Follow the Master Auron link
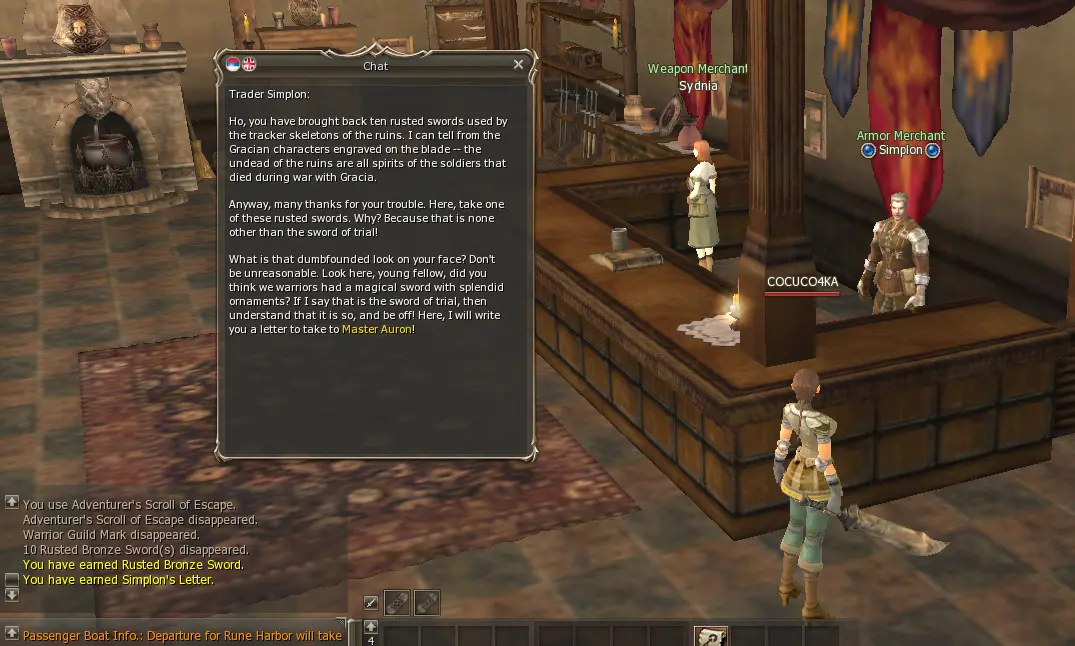The width and height of the screenshot is (1075, 646). 376,329
